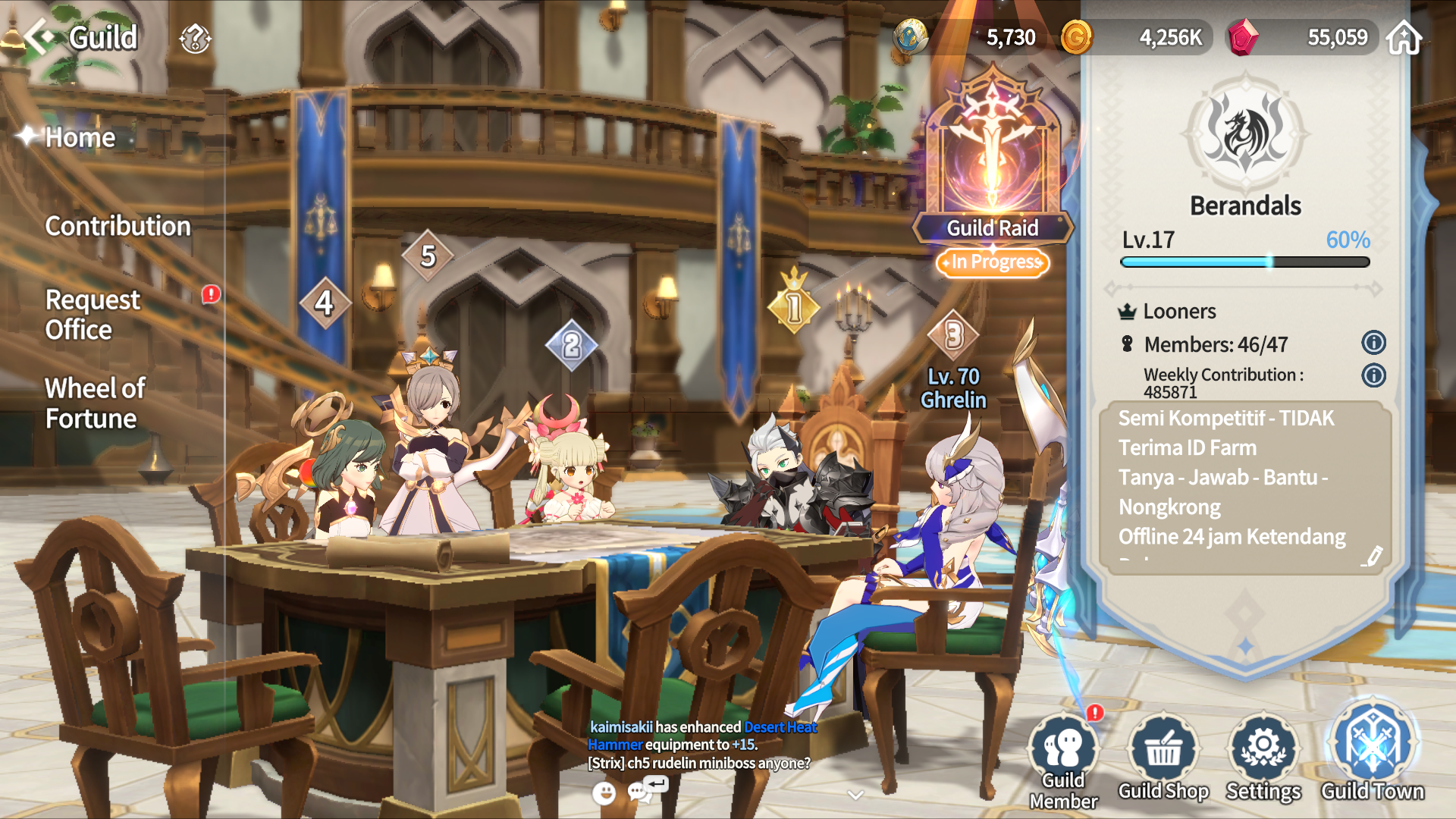Select rank 2 blue seat marker
Viewport: 1456px width, 819px height.
571,346
